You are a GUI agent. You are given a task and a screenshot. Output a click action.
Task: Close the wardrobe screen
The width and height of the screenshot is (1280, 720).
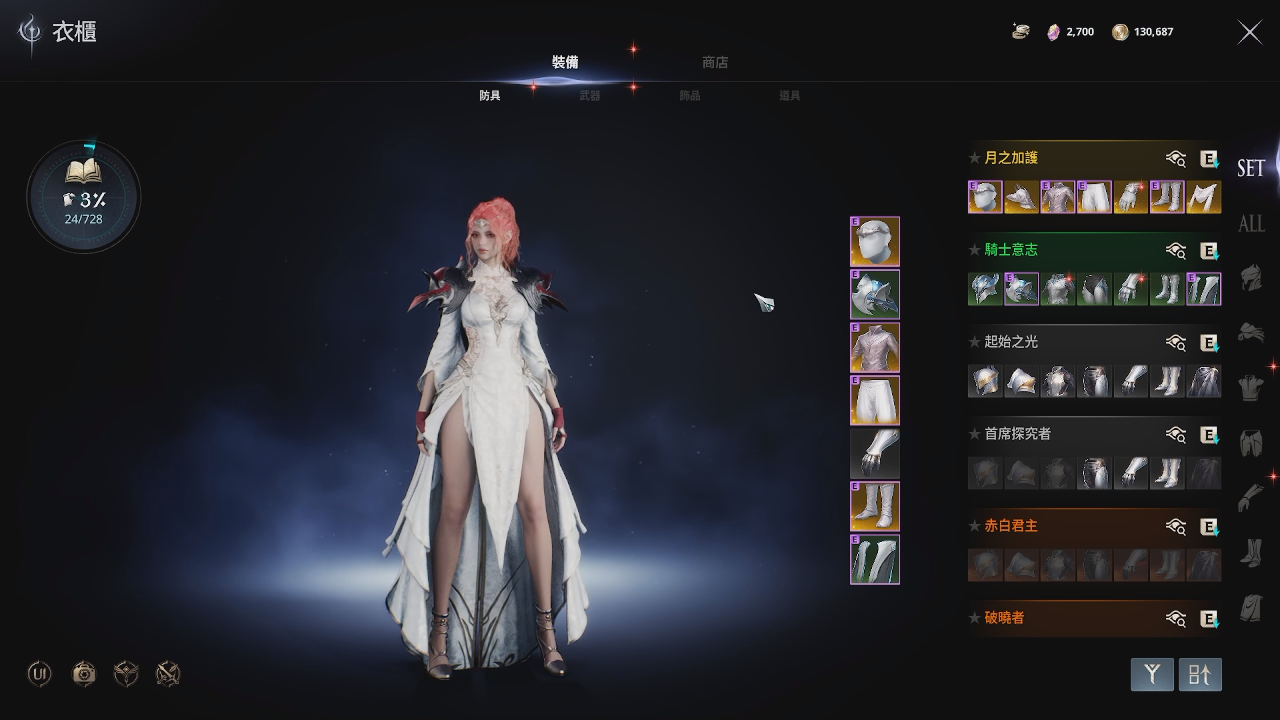1250,32
